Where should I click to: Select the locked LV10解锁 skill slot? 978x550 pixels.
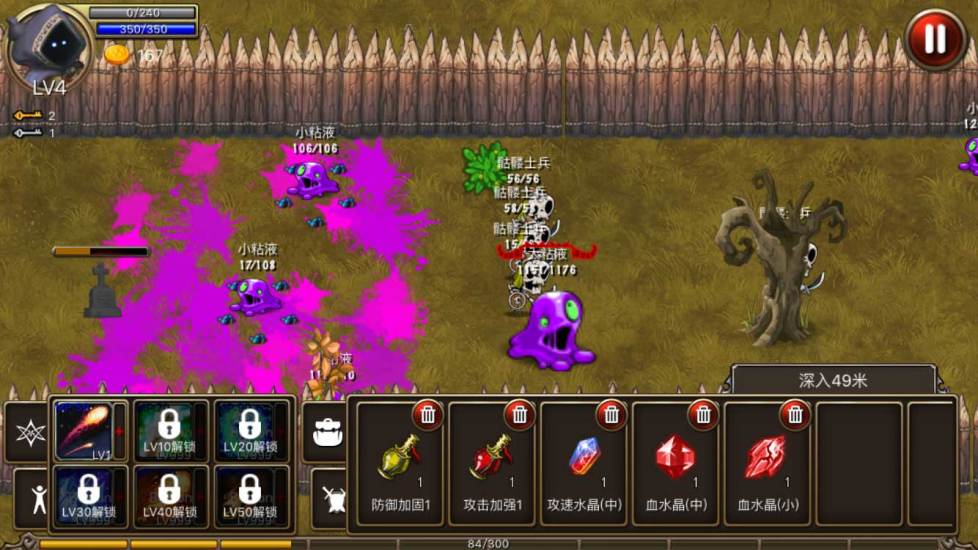169,430
